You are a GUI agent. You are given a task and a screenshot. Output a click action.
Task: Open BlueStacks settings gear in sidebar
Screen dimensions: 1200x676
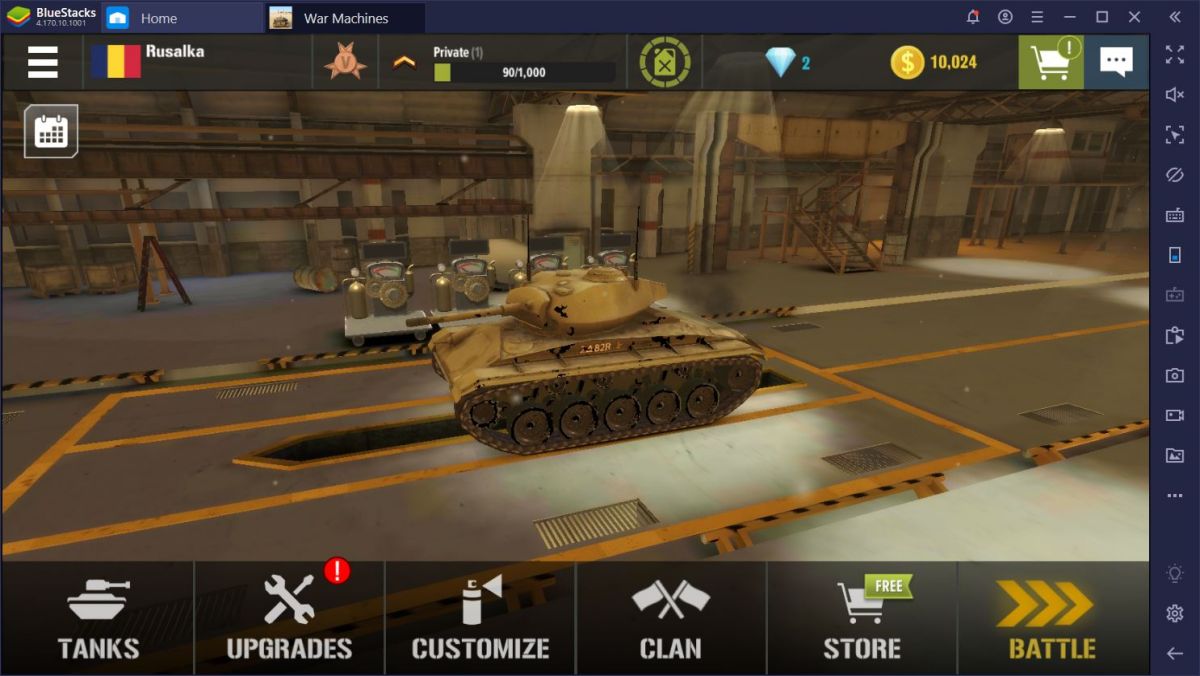coord(1175,613)
